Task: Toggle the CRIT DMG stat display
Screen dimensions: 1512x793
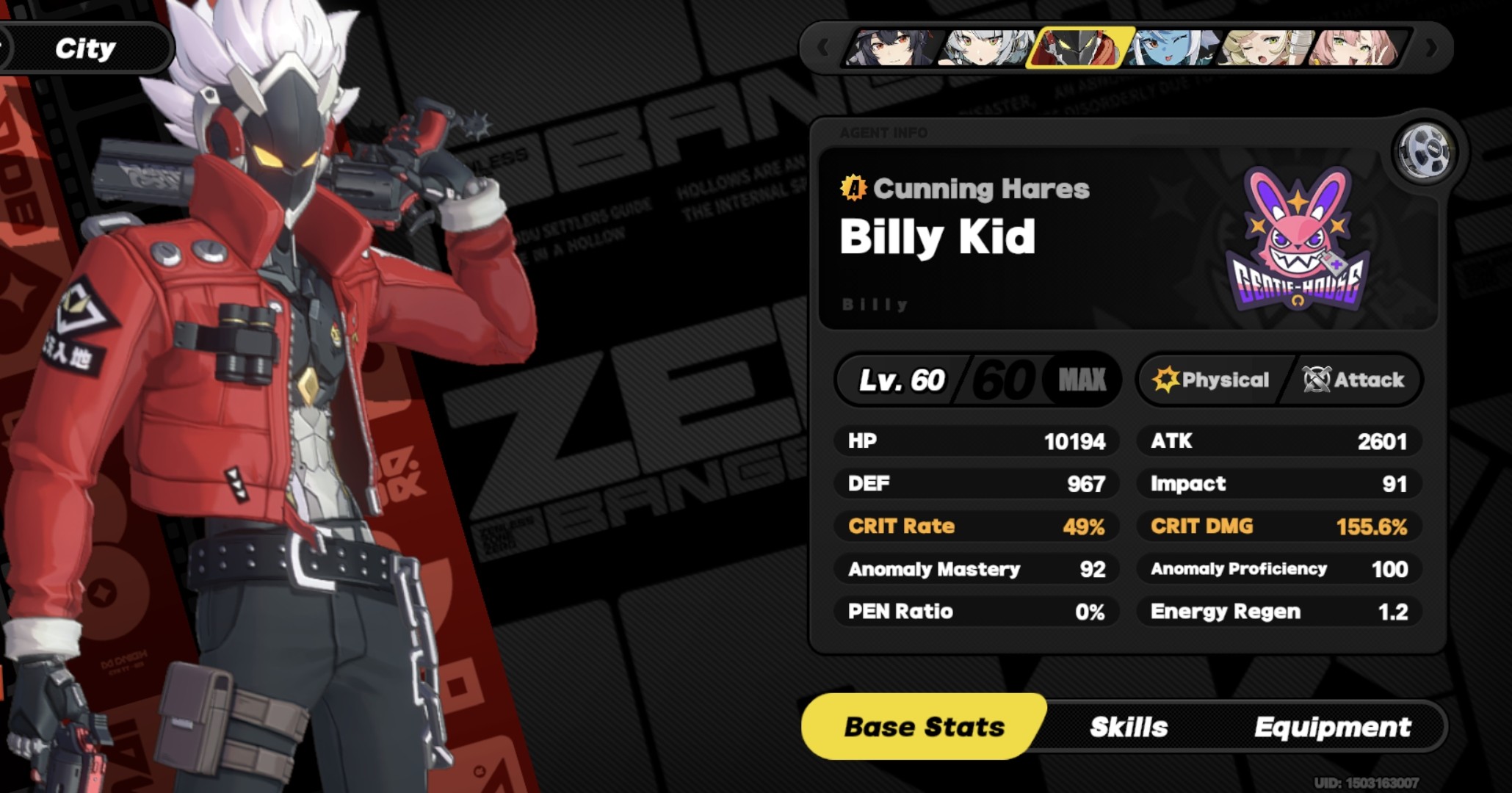Action: (x=1278, y=526)
